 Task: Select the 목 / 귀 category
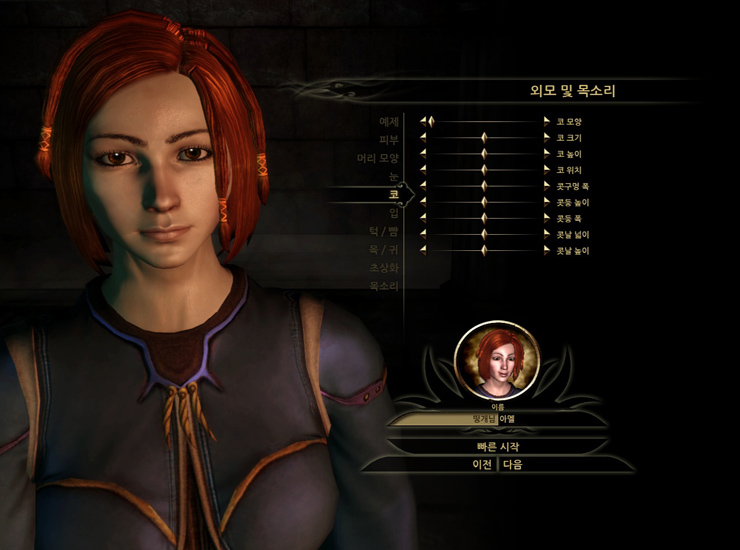[x=384, y=249]
